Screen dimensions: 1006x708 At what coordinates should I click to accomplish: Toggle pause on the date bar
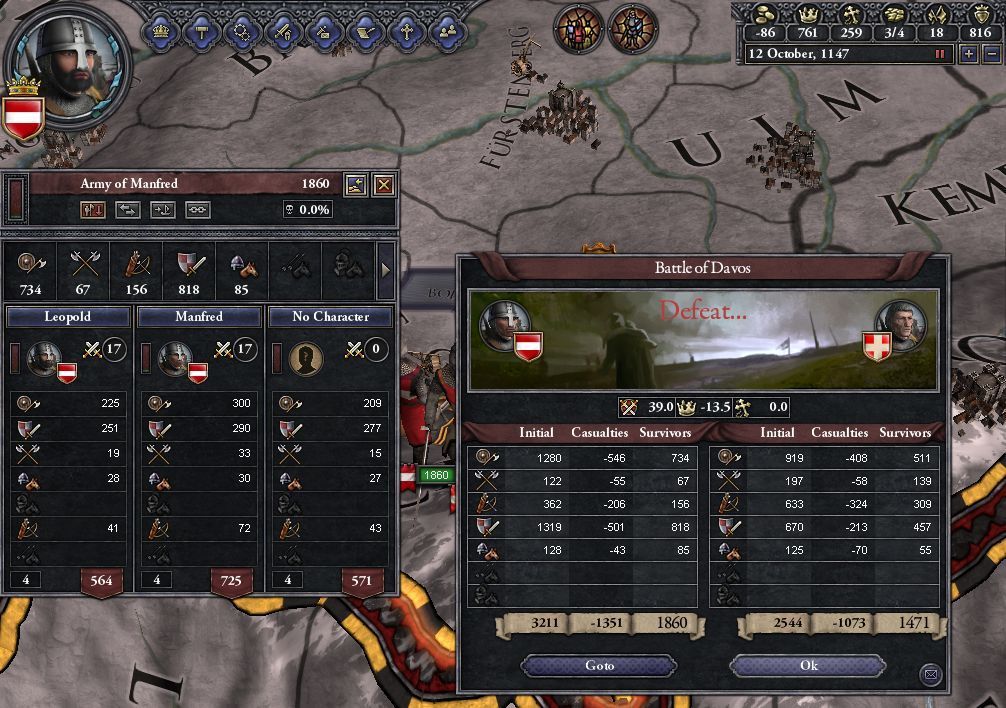pyautogui.click(x=939, y=54)
